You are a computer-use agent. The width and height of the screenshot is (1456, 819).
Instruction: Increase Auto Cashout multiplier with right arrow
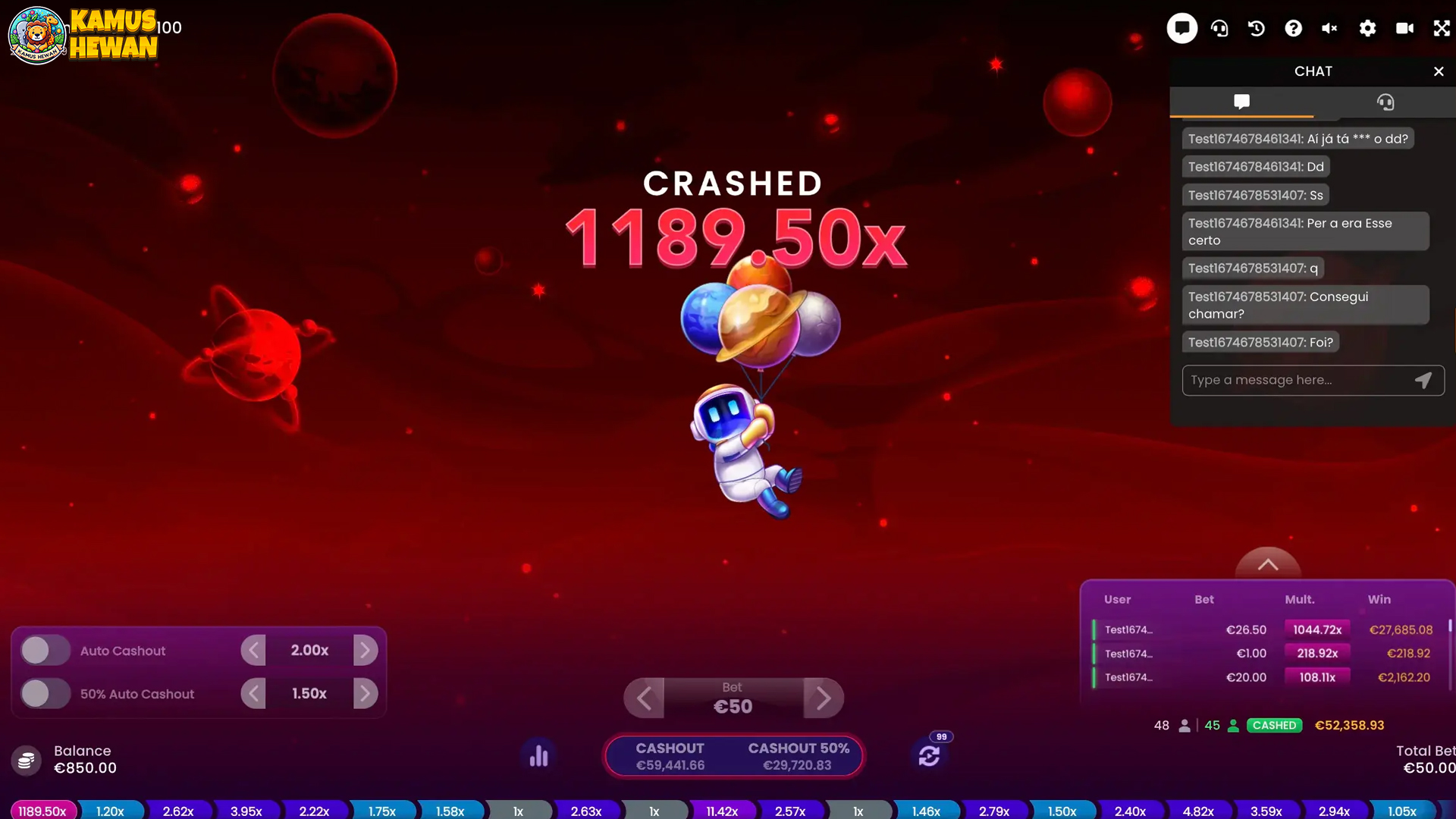pyautogui.click(x=366, y=650)
